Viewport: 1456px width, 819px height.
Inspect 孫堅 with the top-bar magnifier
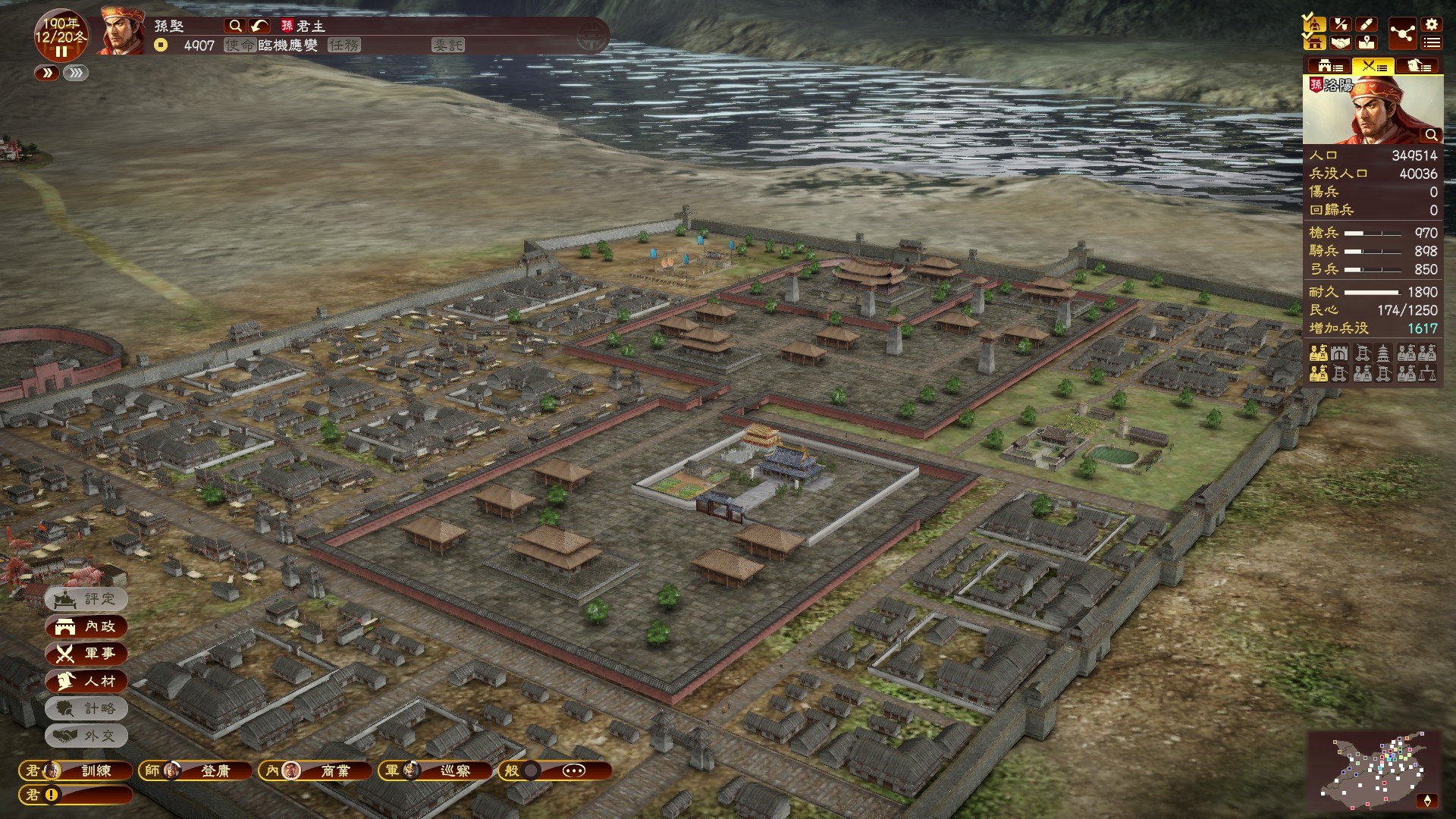pyautogui.click(x=236, y=26)
